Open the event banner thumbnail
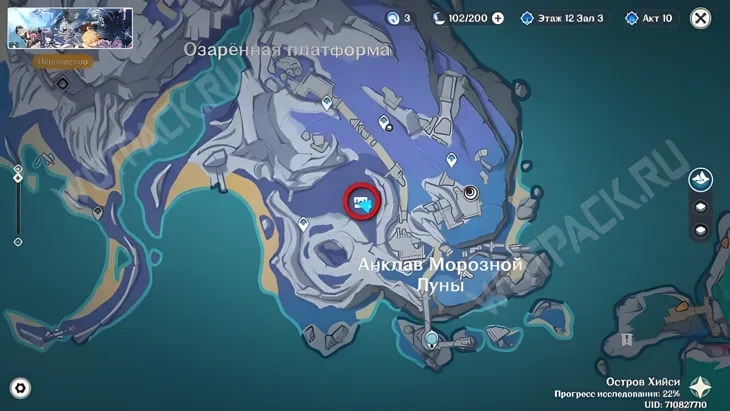 pos(70,28)
